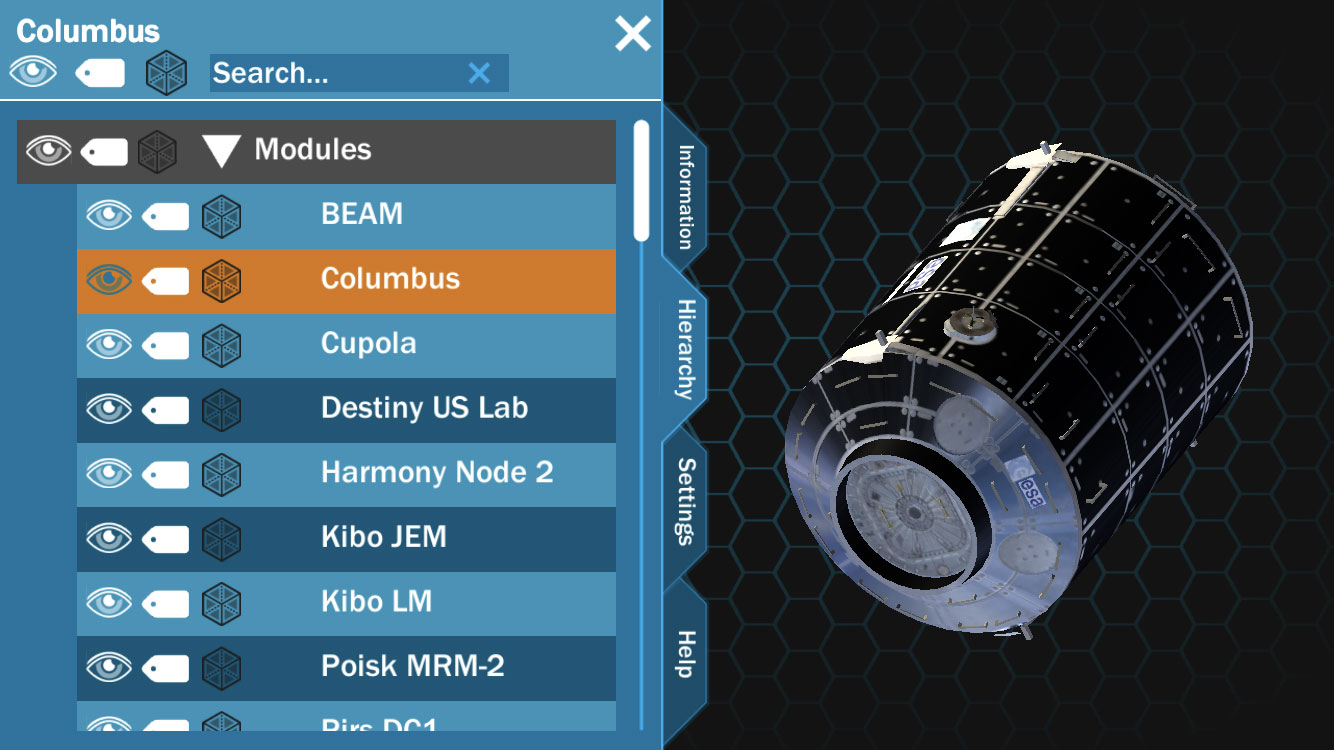Select Harmony Node 2 in the list
Screen dimensions: 1334x750
coord(436,472)
